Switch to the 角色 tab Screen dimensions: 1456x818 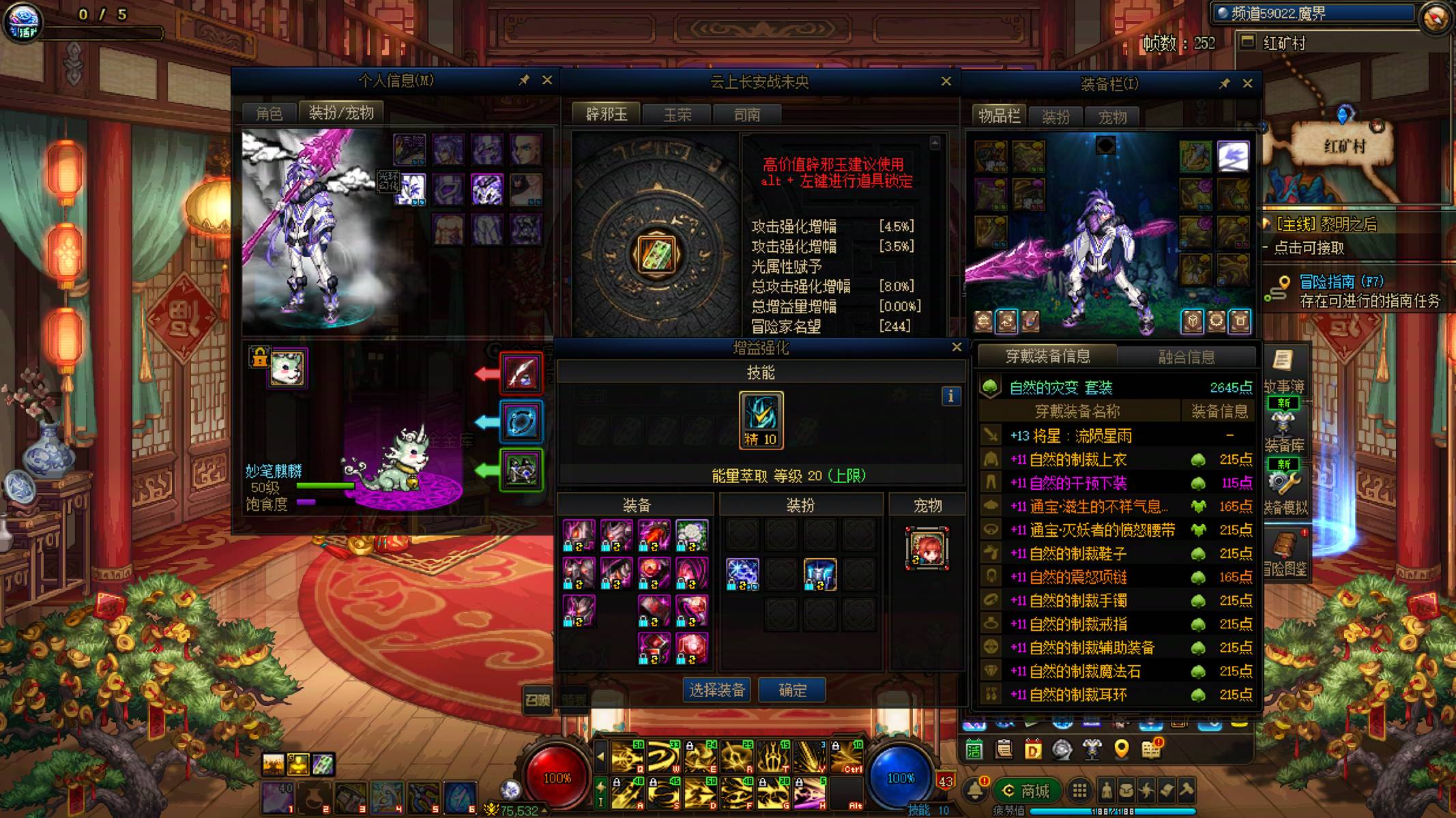click(x=269, y=113)
